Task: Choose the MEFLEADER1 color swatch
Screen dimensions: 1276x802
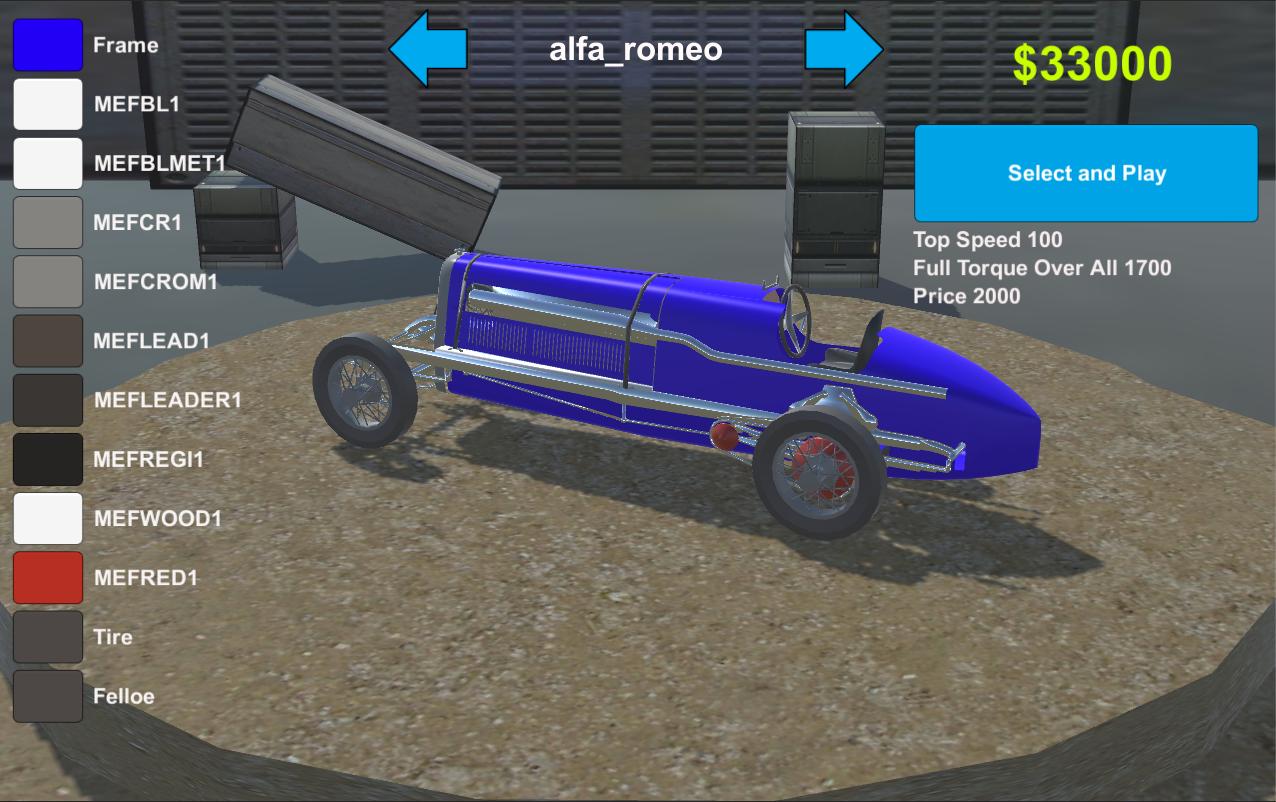Action: 48,400
